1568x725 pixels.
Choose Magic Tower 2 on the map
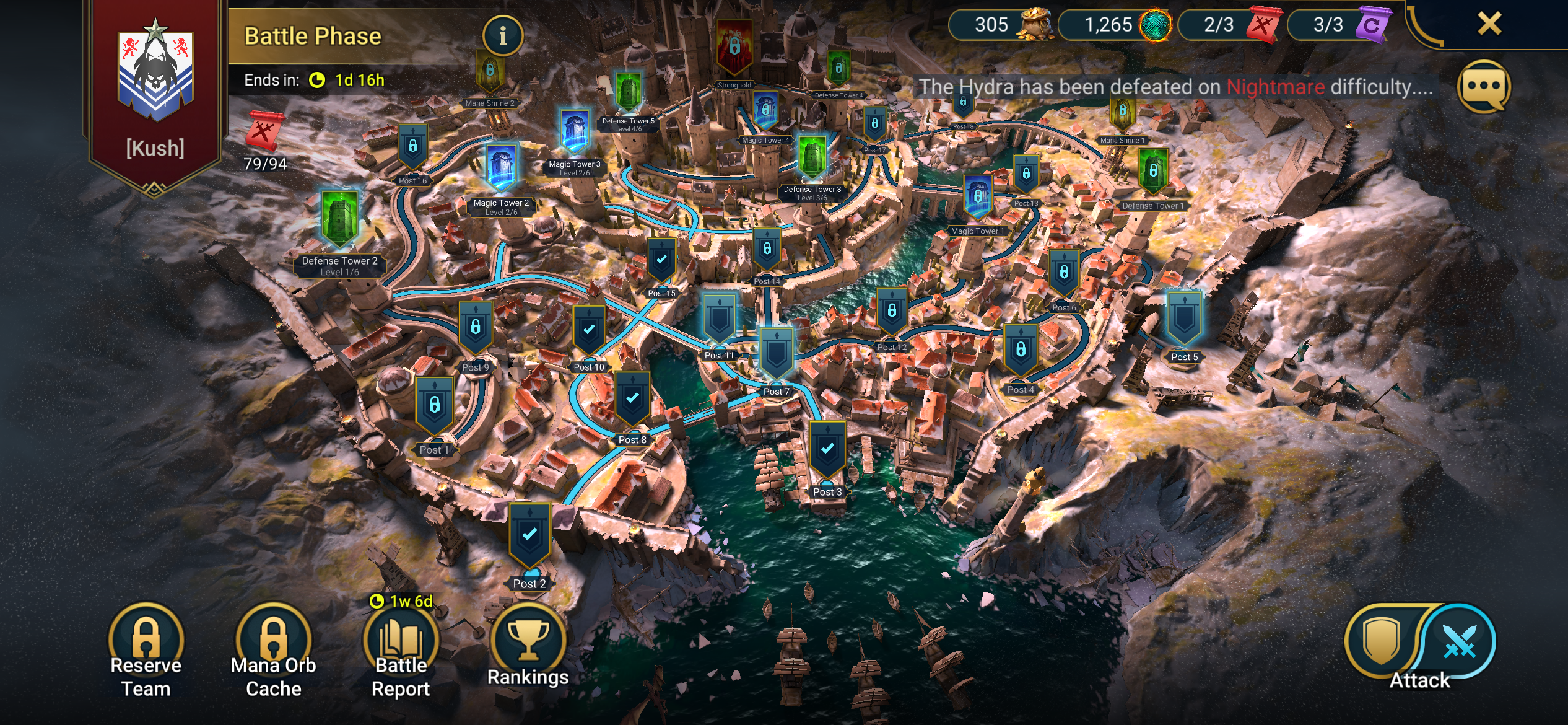[501, 169]
